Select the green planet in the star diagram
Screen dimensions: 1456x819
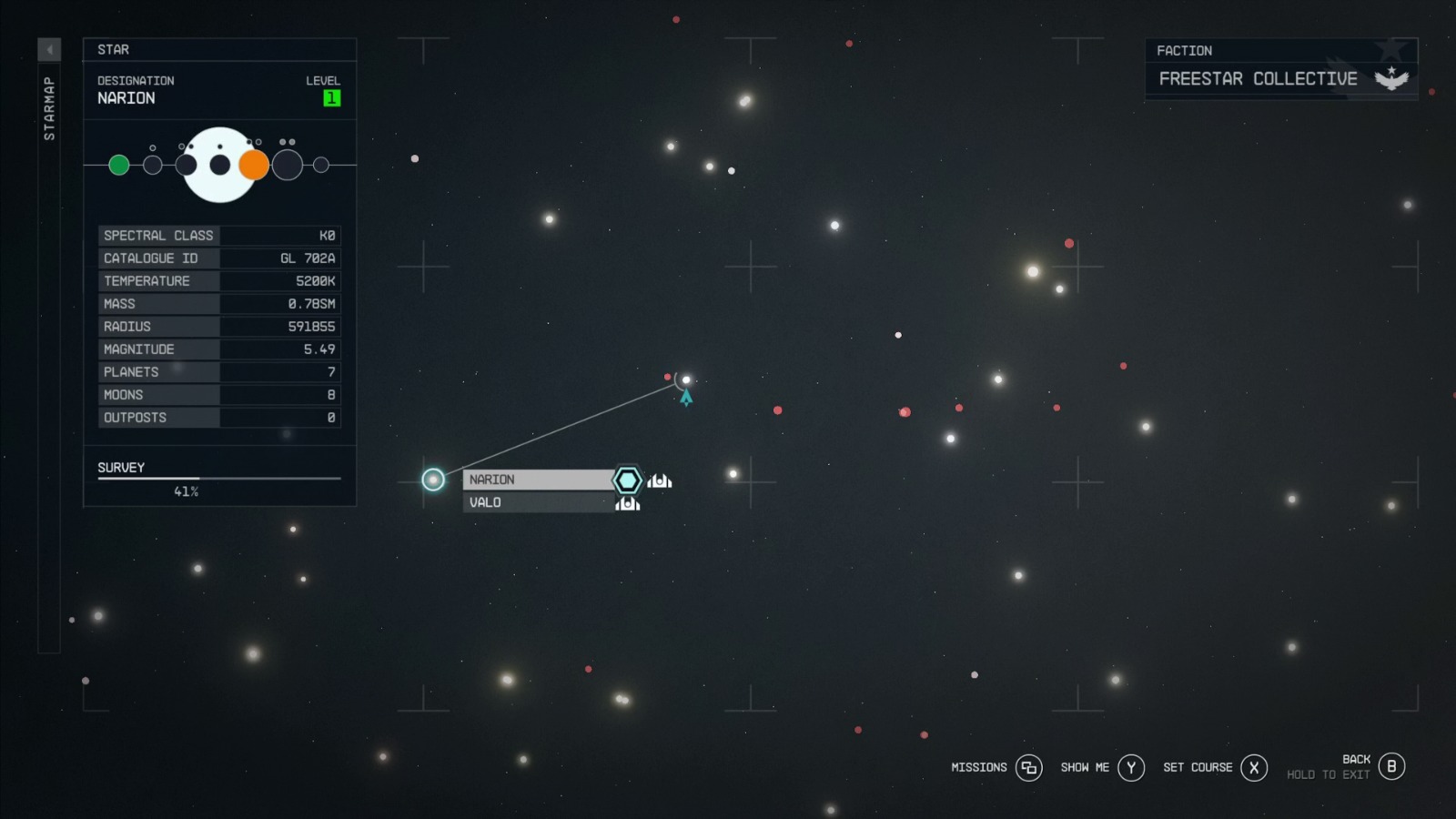tap(118, 165)
